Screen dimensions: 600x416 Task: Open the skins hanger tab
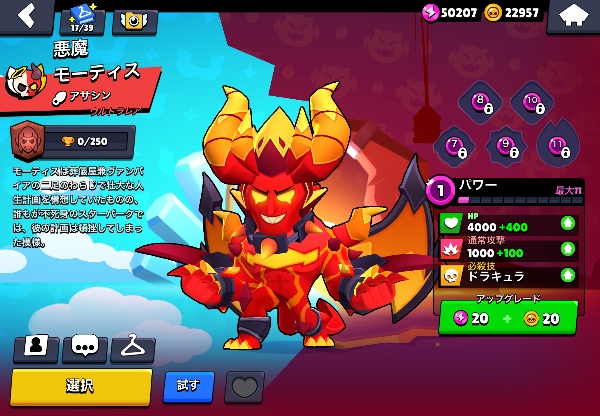coord(132,347)
